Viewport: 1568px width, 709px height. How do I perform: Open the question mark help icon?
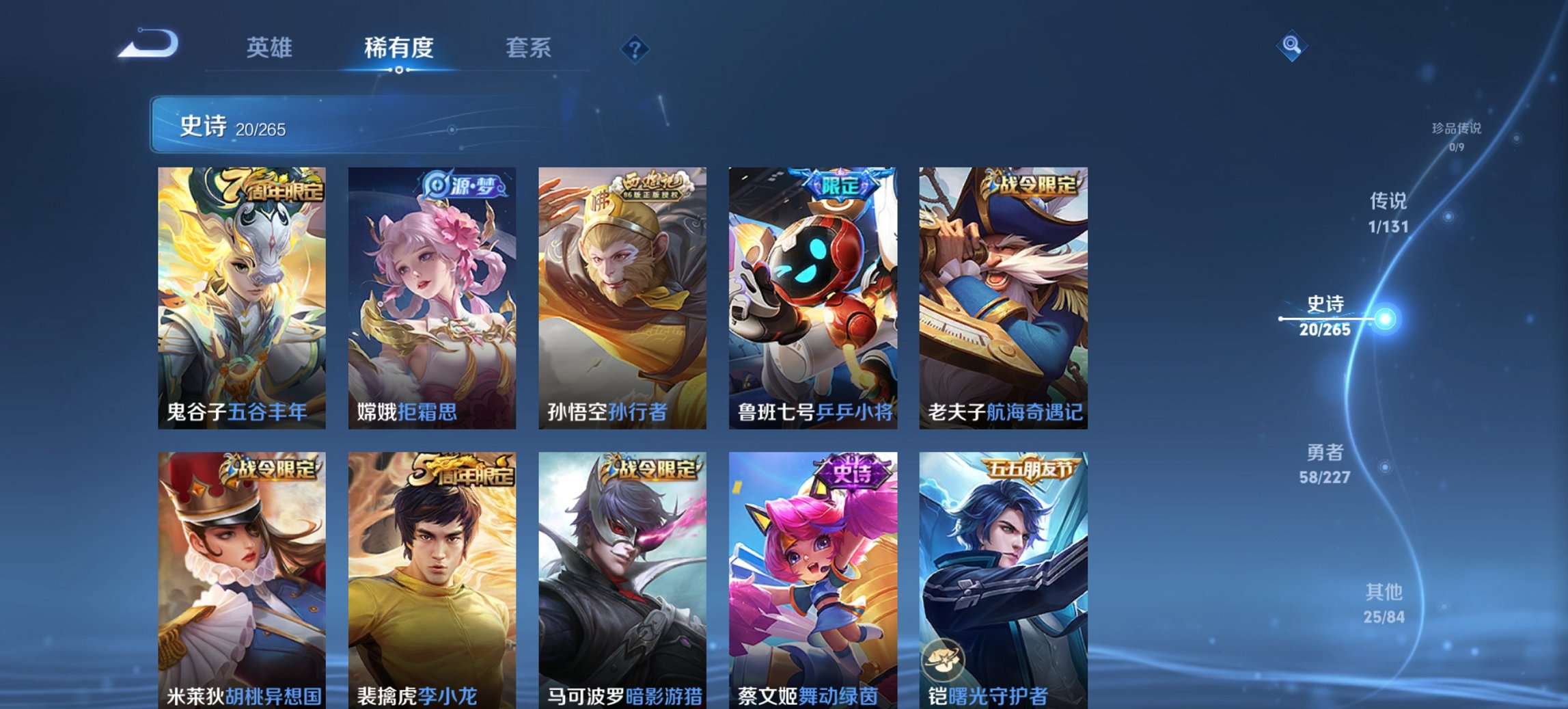(635, 48)
